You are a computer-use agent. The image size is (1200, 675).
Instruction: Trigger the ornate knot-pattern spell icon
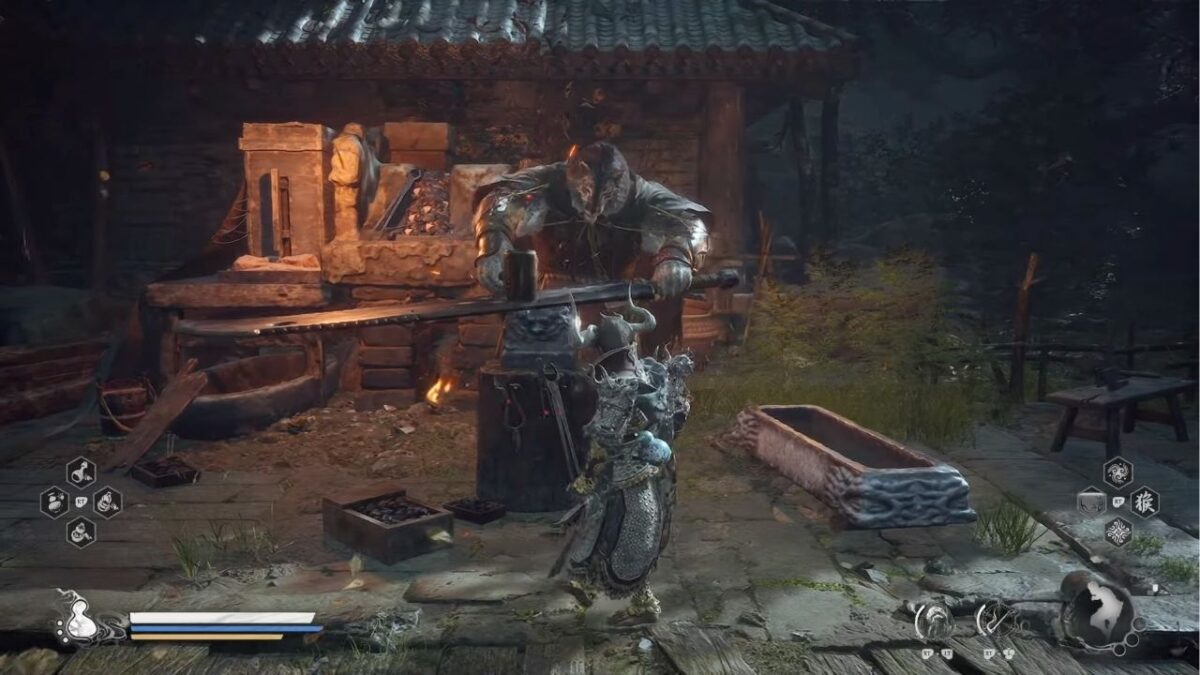pyautogui.click(x=1117, y=531)
